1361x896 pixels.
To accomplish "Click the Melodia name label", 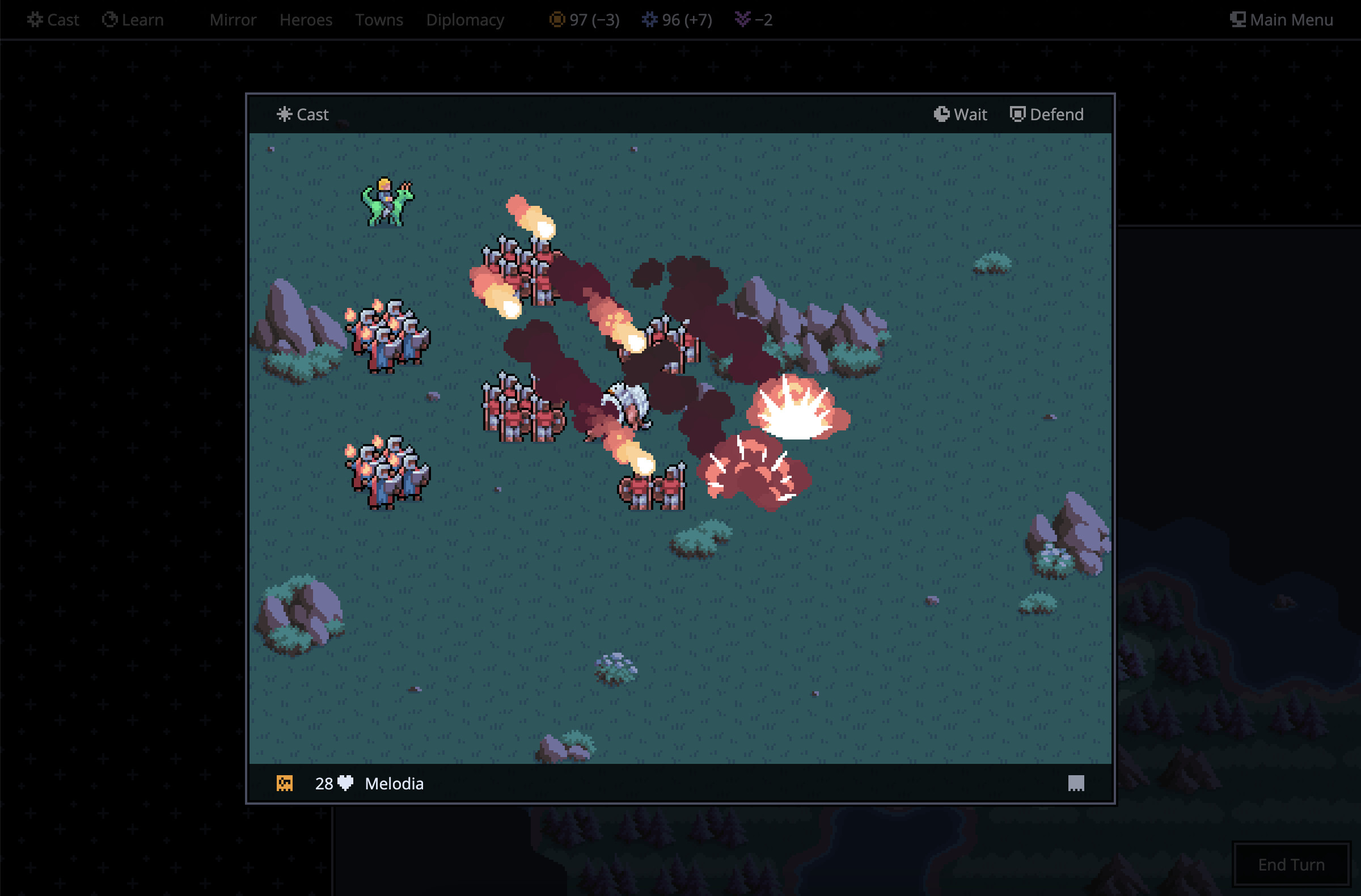I will (394, 783).
